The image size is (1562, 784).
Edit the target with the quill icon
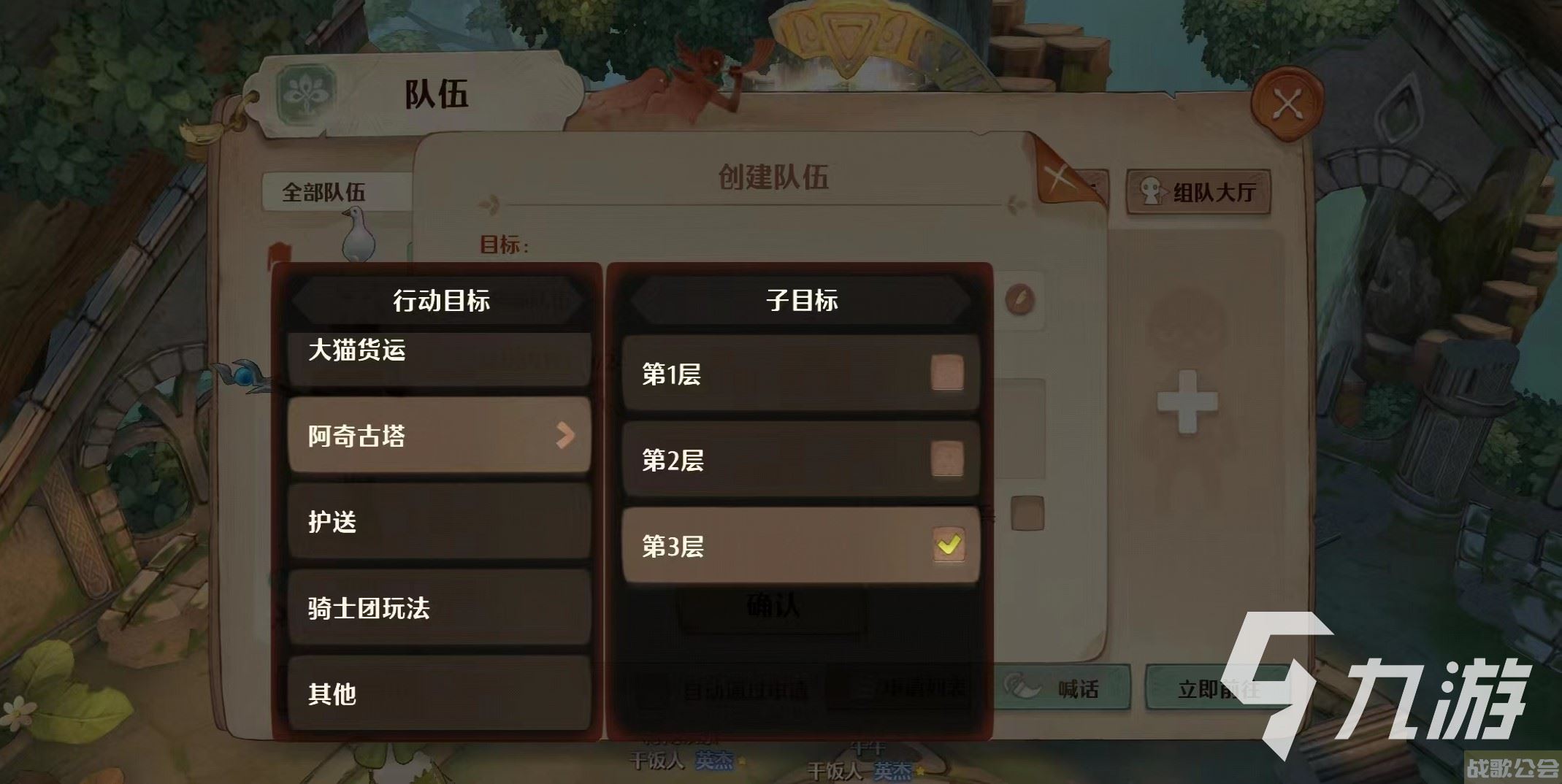[1019, 299]
